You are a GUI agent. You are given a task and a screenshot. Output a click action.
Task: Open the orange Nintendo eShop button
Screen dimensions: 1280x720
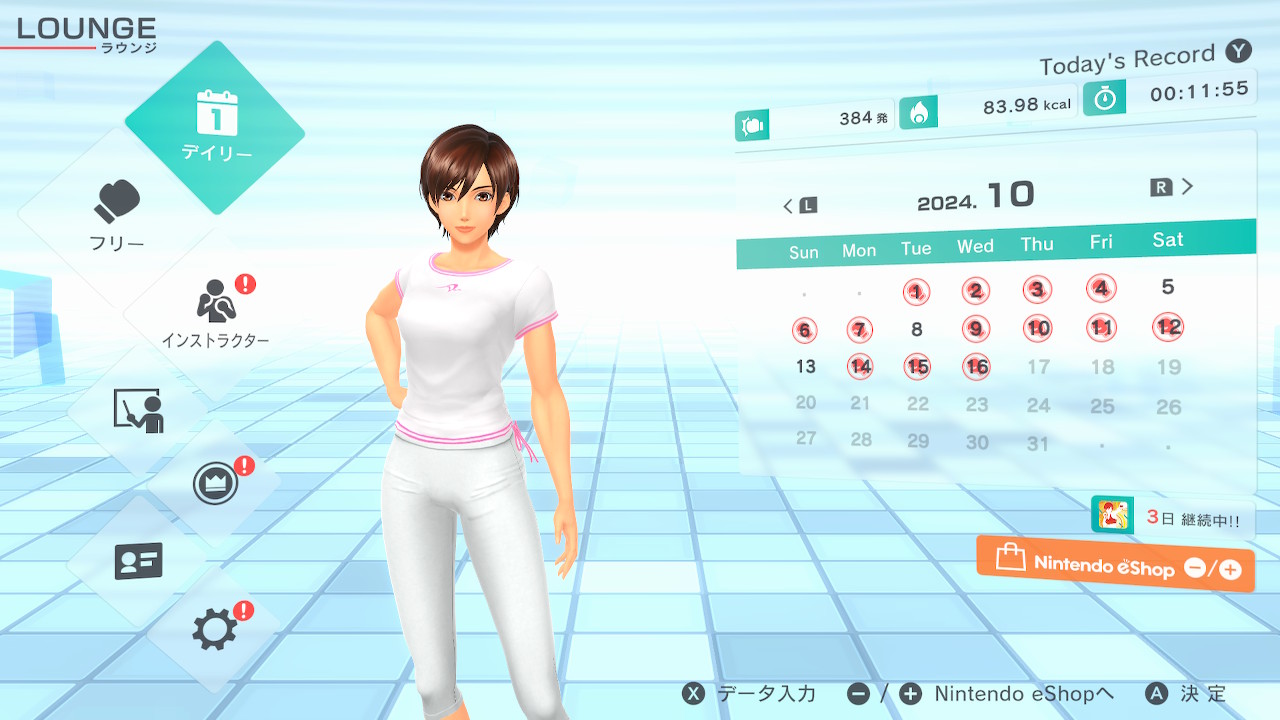[x=1115, y=564]
